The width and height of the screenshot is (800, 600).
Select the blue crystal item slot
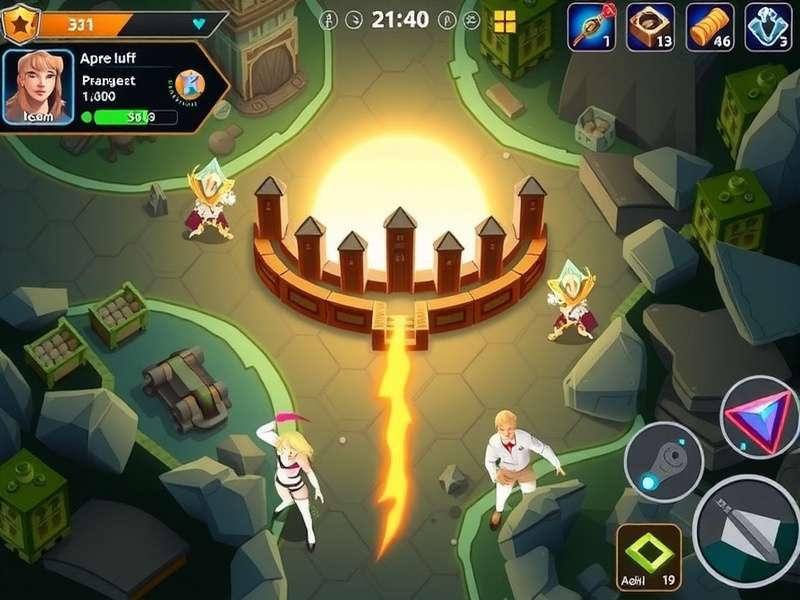pyautogui.click(x=769, y=27)
